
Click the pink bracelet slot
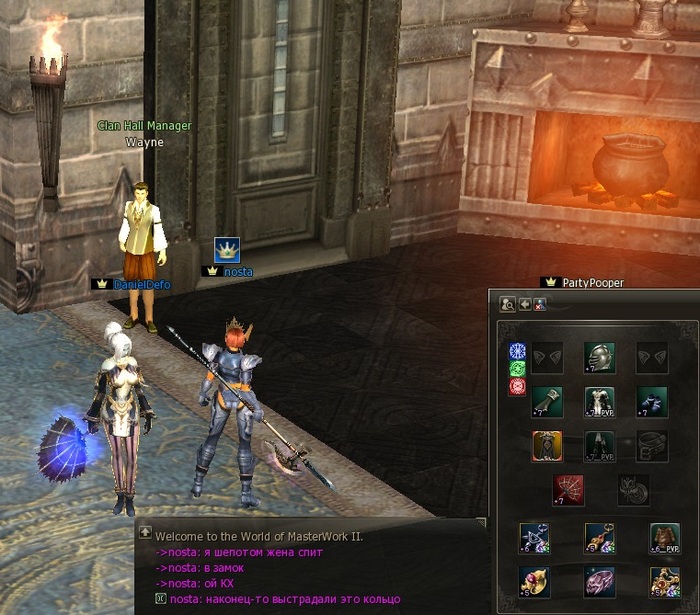tap(599, 581)
